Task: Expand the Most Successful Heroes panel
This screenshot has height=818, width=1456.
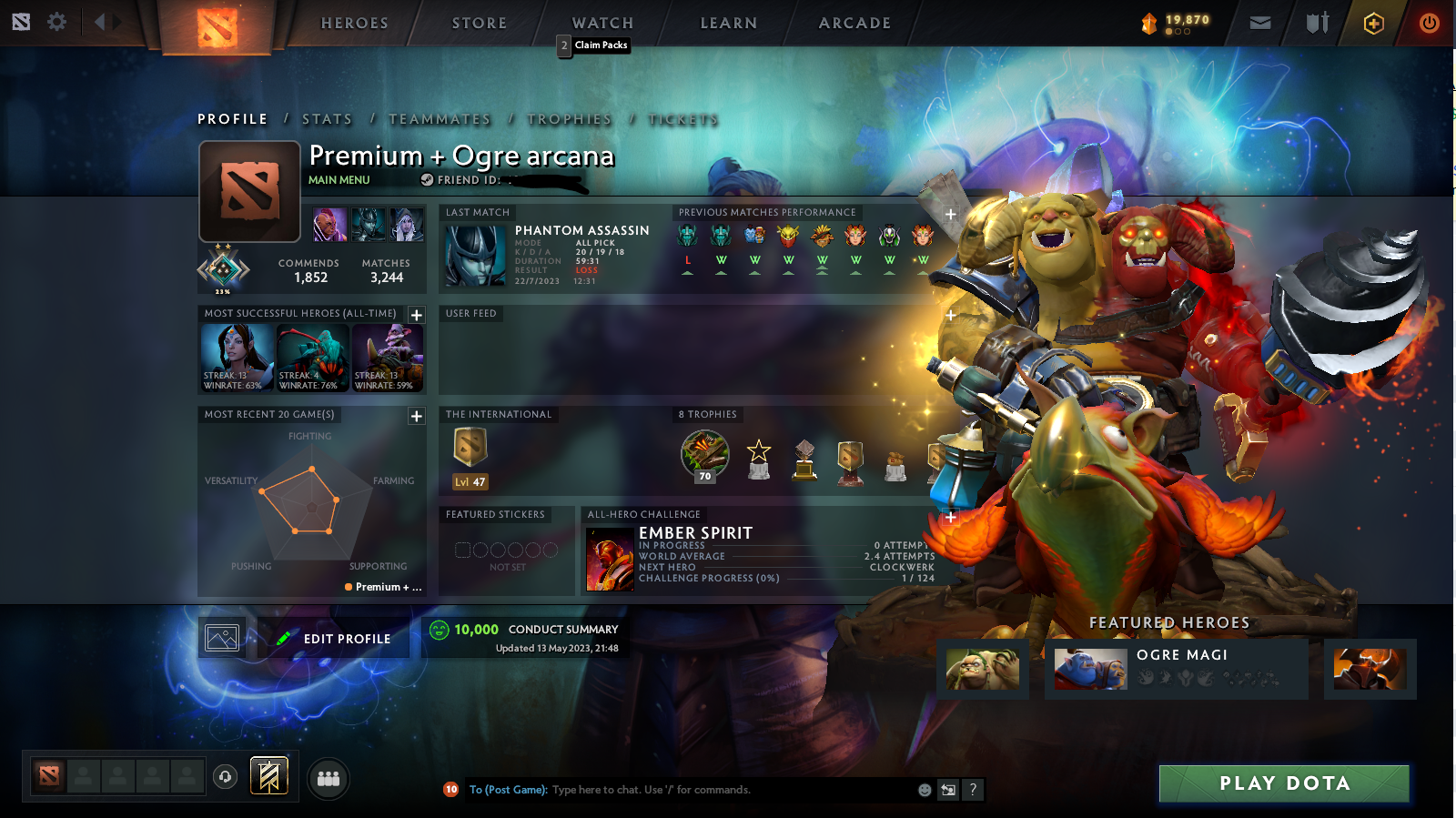Action: (x=417, y=315)
